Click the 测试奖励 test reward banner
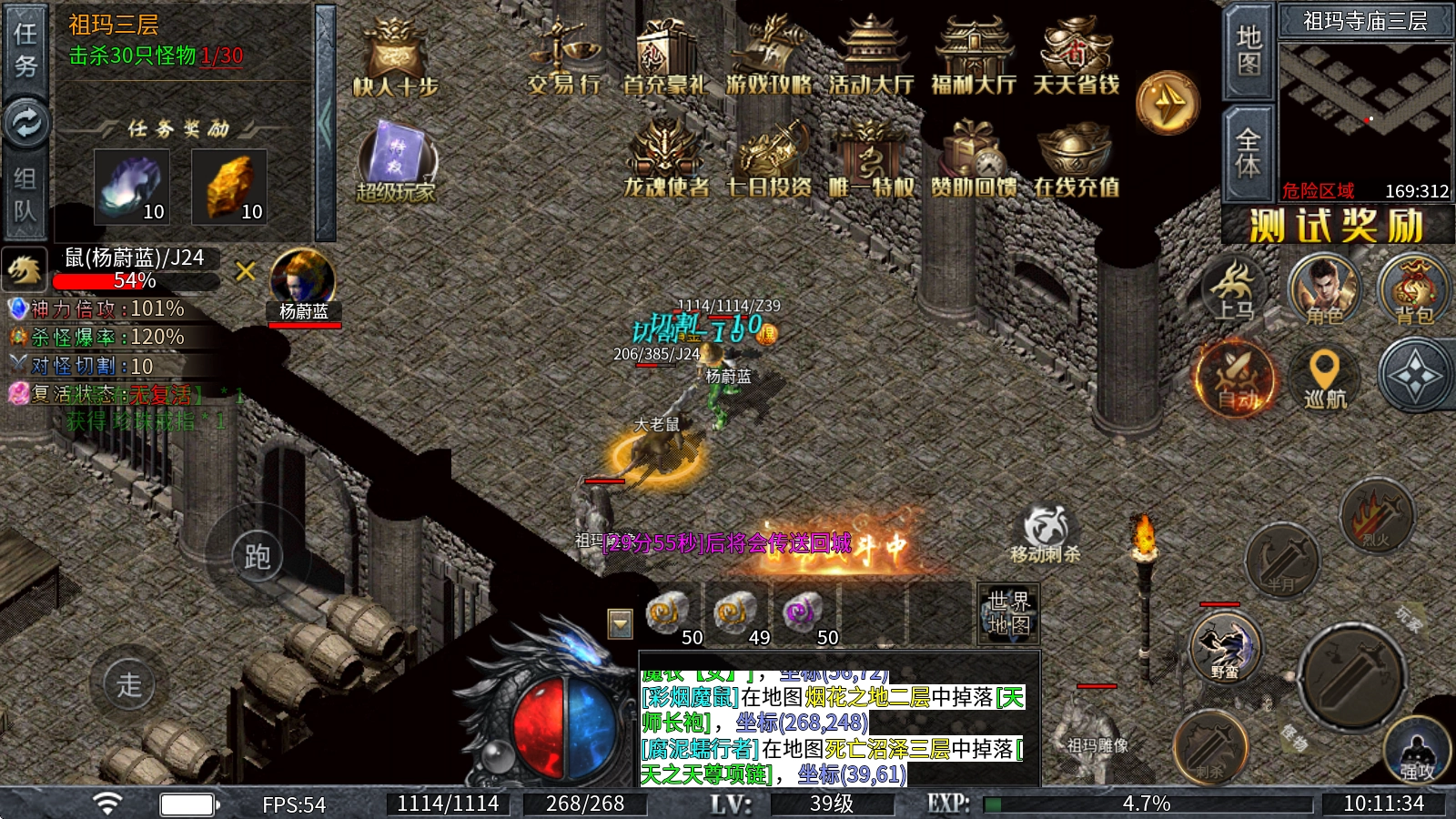 coord(1336,225)
